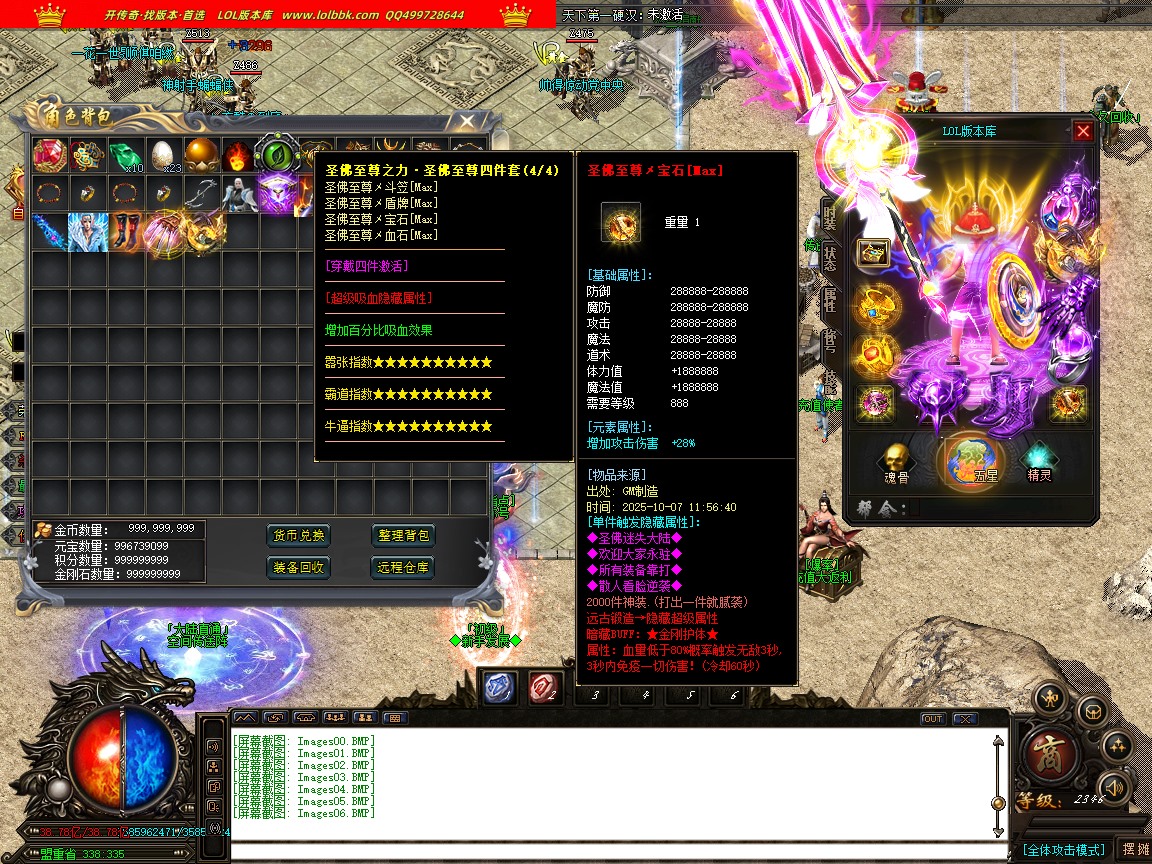The height and width of the screenshot is (864, 1152).
Task: Open the 货币兑换 currency exchange
Action: pyautogui.click(x=299, y=536)
